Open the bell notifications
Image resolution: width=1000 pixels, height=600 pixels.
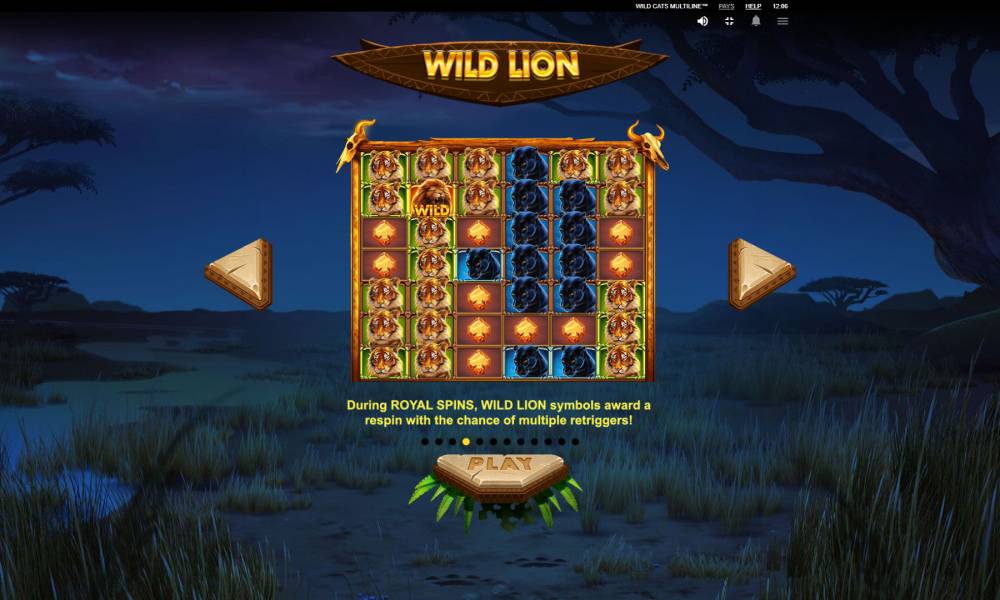click(x=756, y=21)
